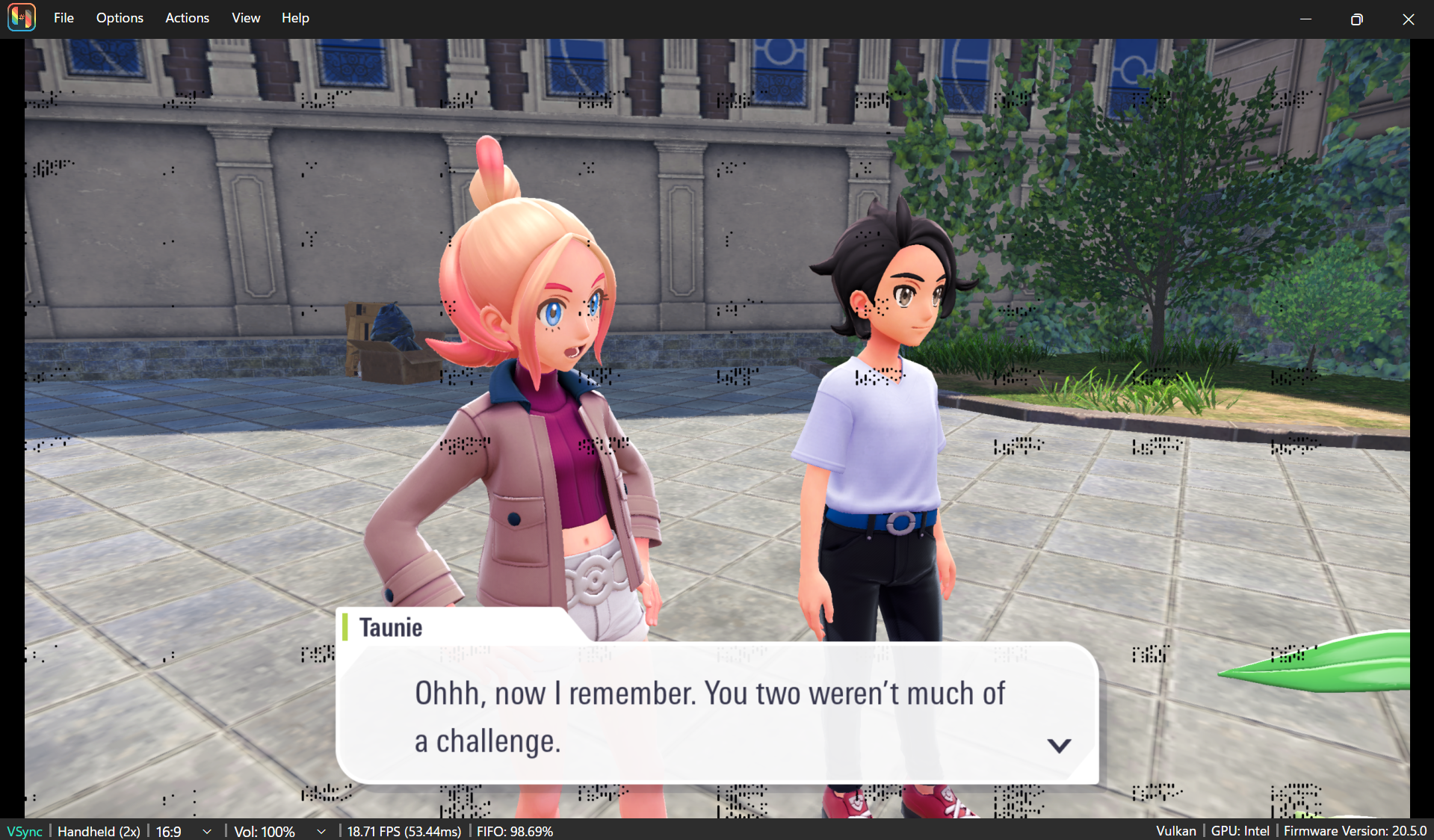1434x840 pixels.
Task: Open the 16:9 aspect ratio dropdown
Action: coord(184,831)
